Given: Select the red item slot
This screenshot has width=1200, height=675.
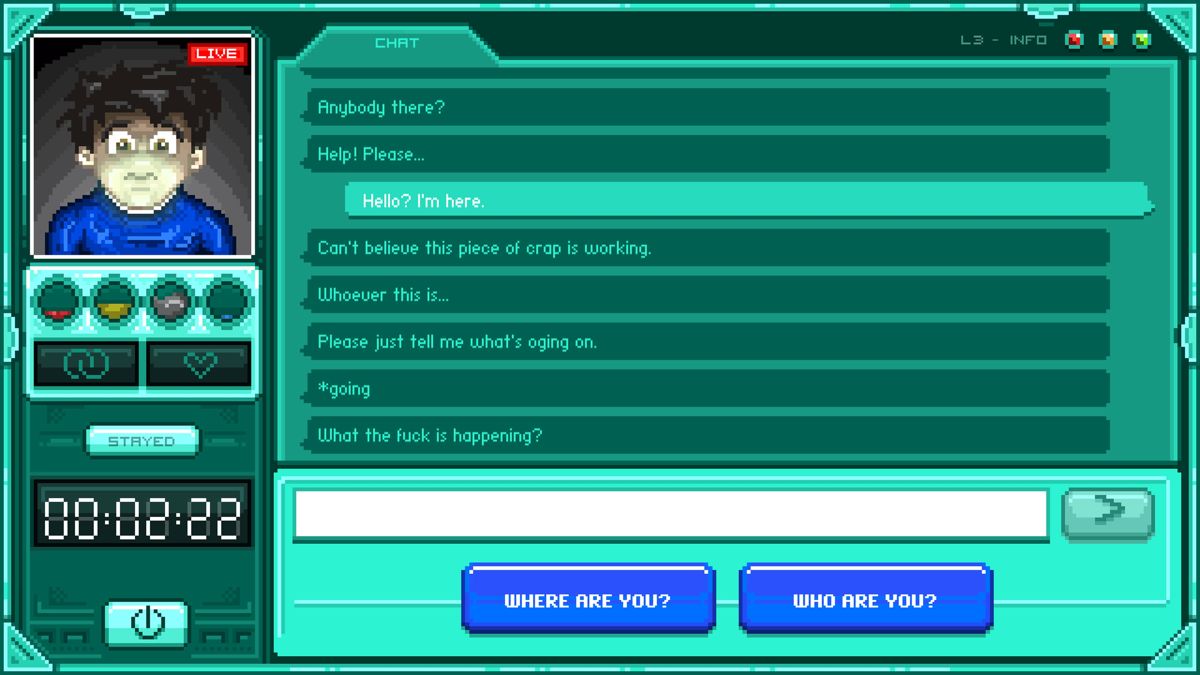Looking at the screenshot, I should pyautogui.click(x=57, y=301).
